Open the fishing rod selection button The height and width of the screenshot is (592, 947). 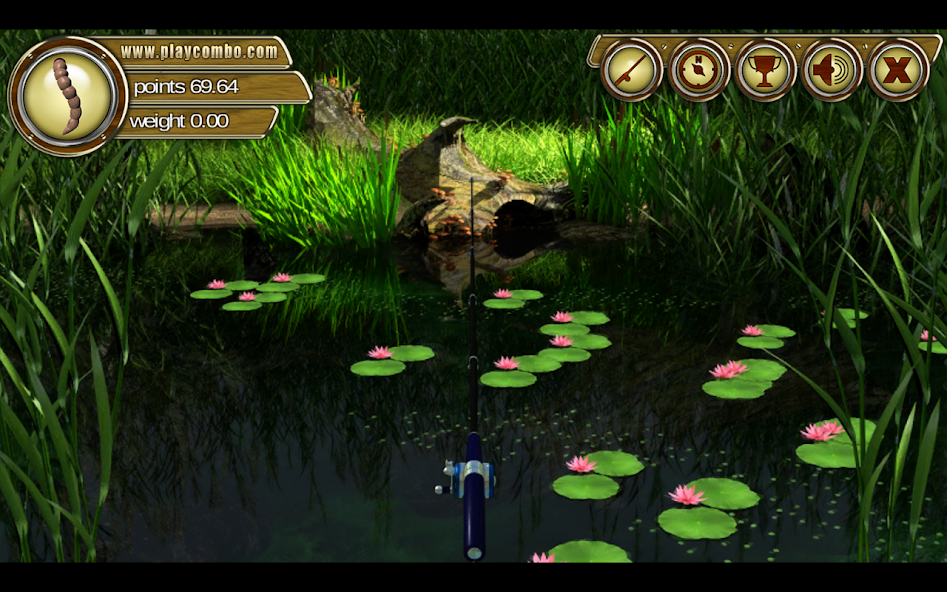click(632, 70)
